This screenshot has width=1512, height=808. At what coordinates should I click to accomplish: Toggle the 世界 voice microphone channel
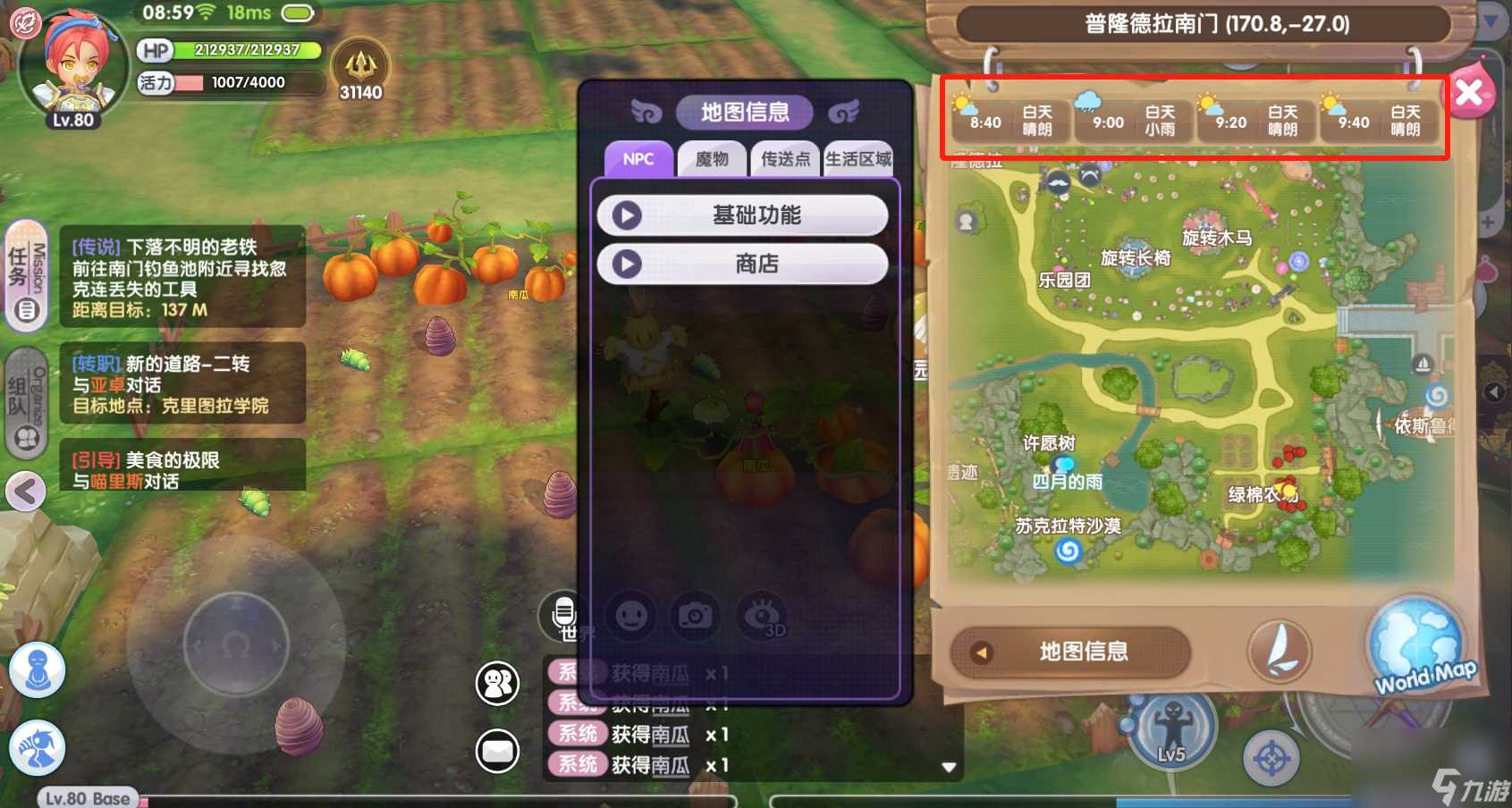pyautogui.click(x=565, y=617)
